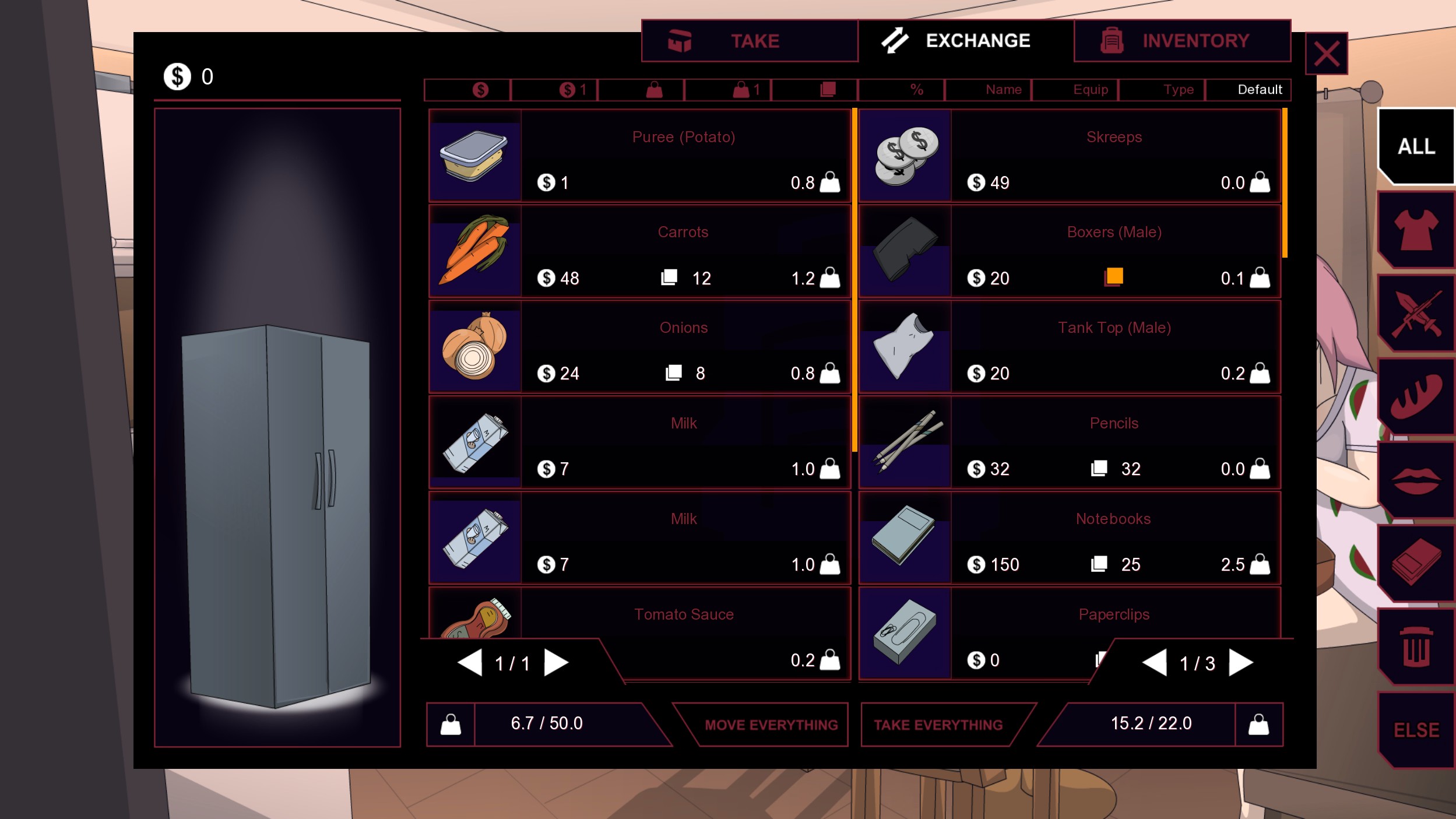Image resolution: width=1456 pixels, height=819 pixels.
Task: Click Move Everything button
Action: (x=771, y=725)
